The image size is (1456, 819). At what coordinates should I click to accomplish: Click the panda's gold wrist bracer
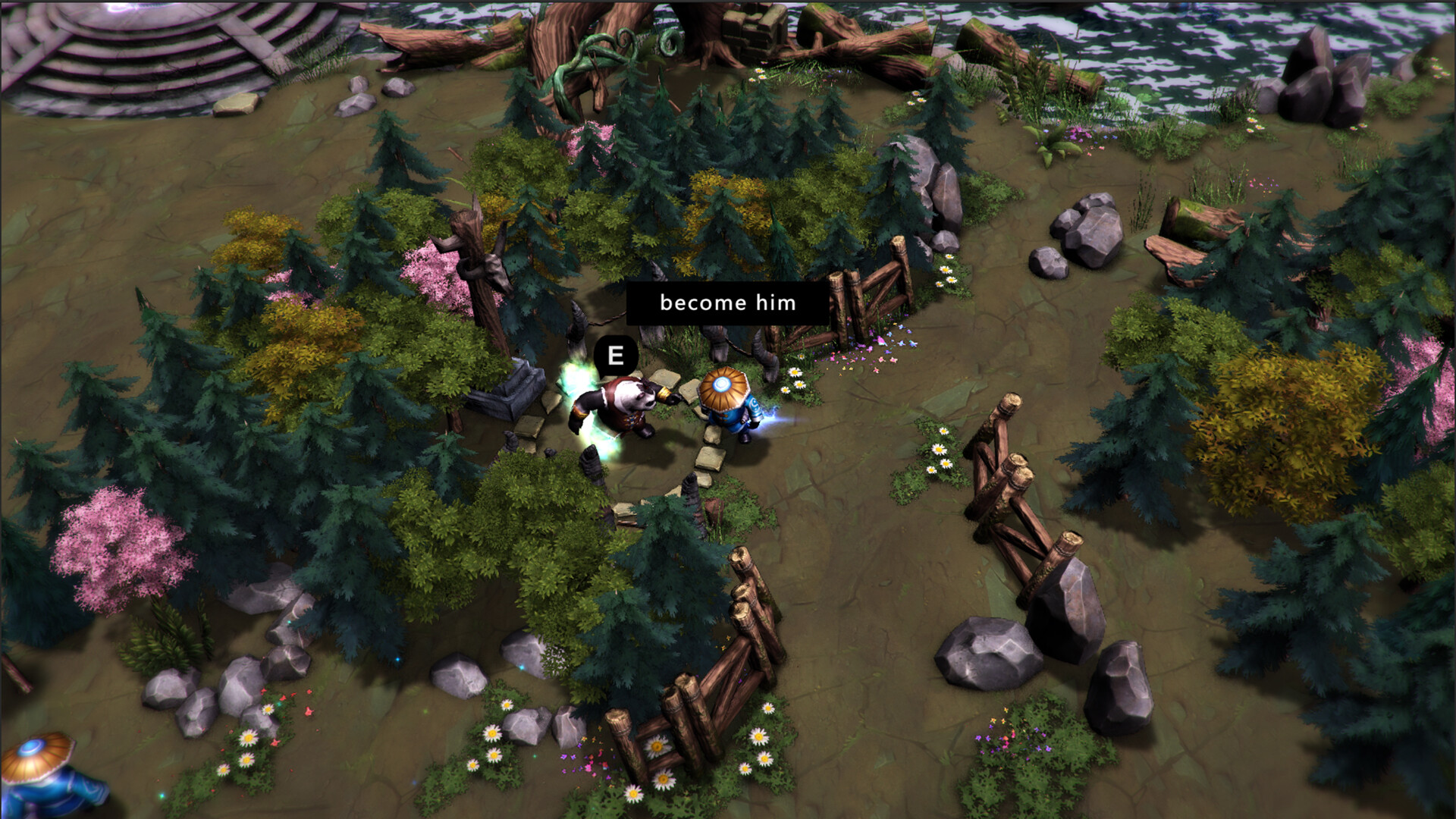tap(665, 391)
